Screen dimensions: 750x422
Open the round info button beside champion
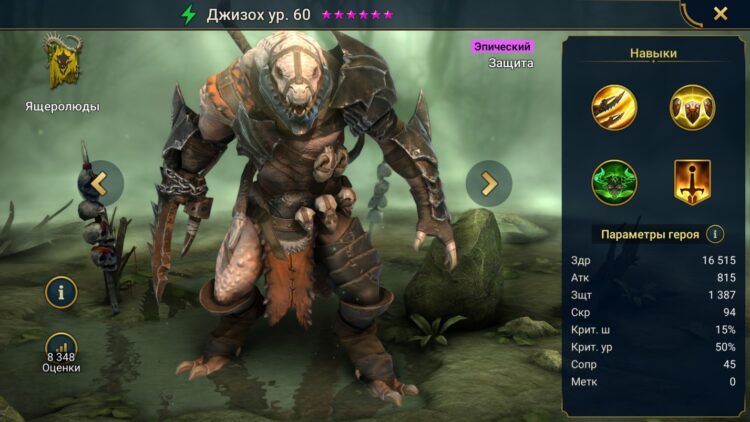[x=62, y=293]
